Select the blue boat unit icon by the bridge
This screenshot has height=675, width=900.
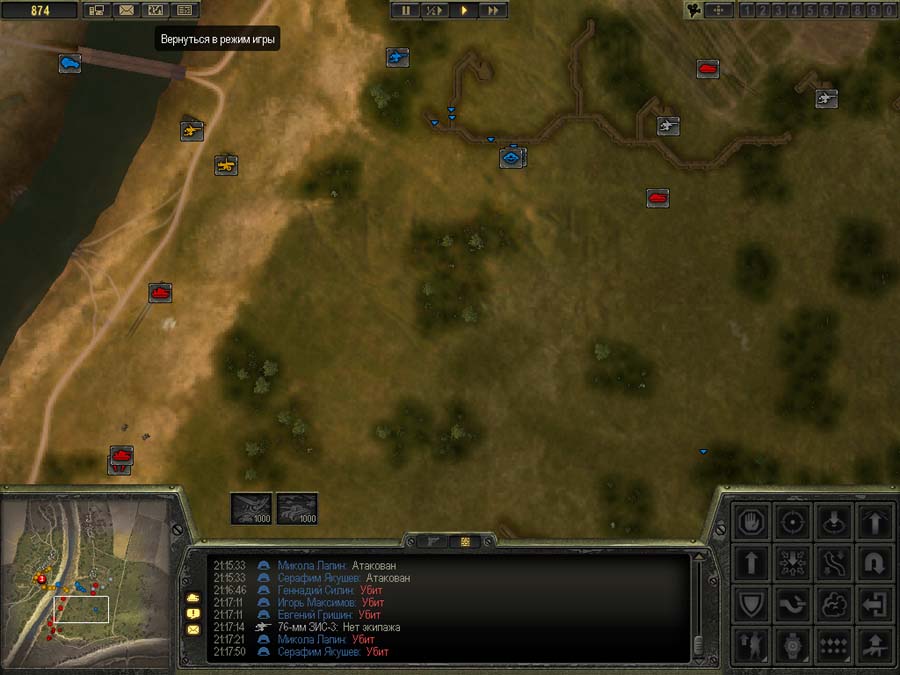tap(69, 63)
